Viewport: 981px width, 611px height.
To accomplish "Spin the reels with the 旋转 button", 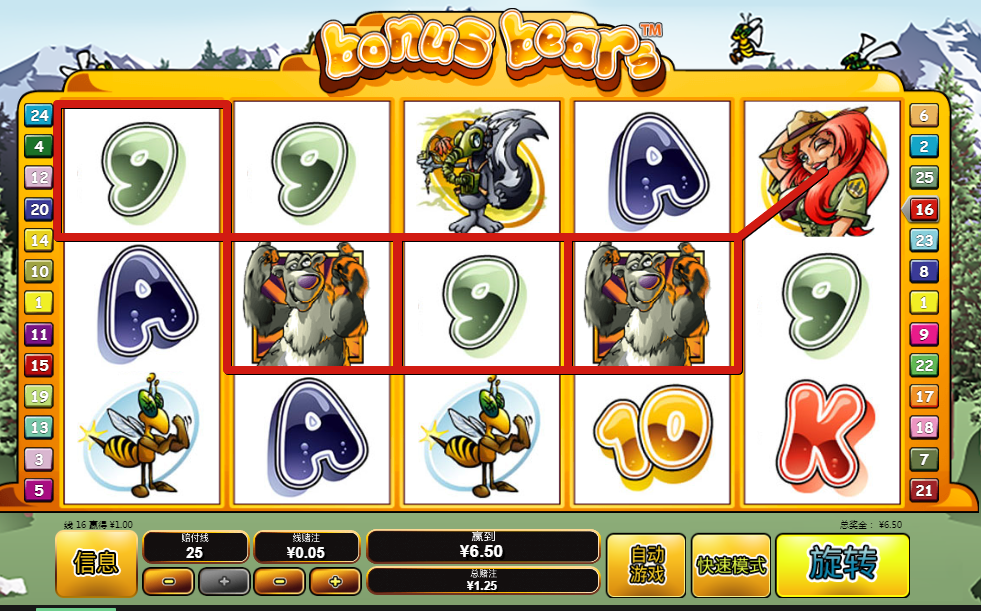I will 842,565.
